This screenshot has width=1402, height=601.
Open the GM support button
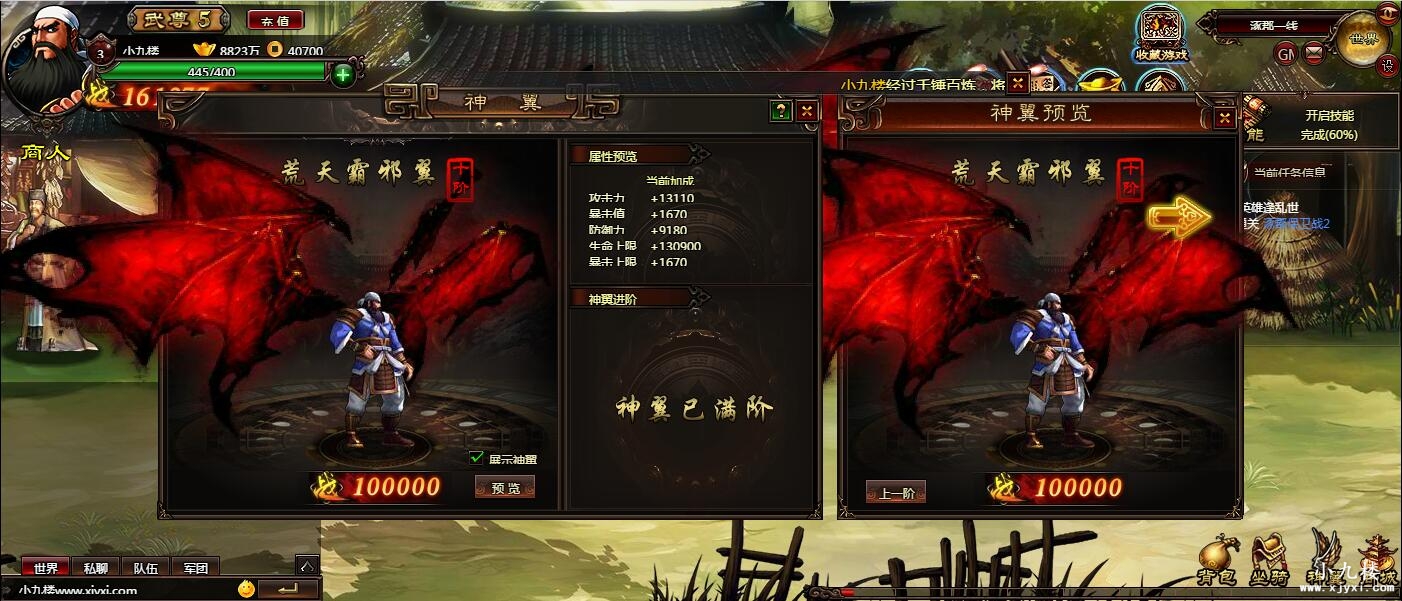pos(1286,54)
